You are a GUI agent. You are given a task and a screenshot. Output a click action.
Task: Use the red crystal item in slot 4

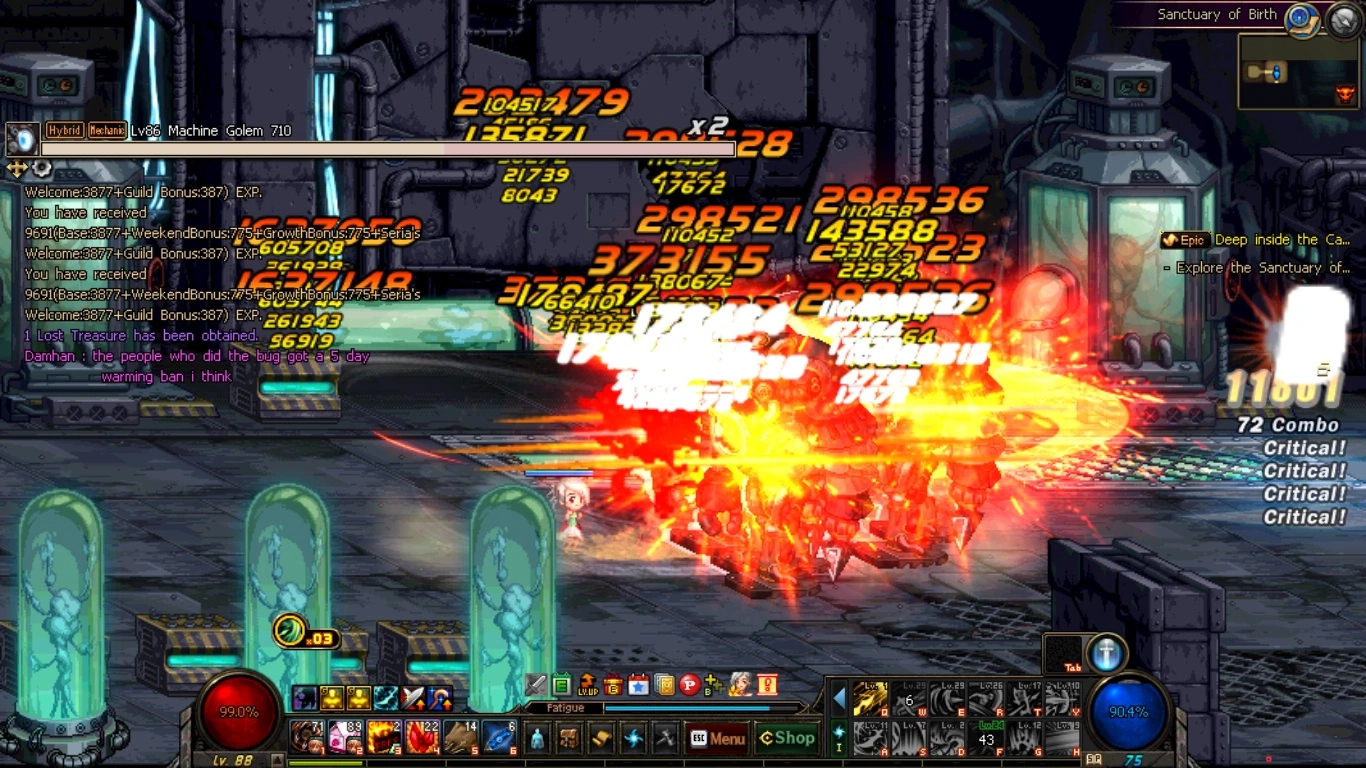pos(422,738)
